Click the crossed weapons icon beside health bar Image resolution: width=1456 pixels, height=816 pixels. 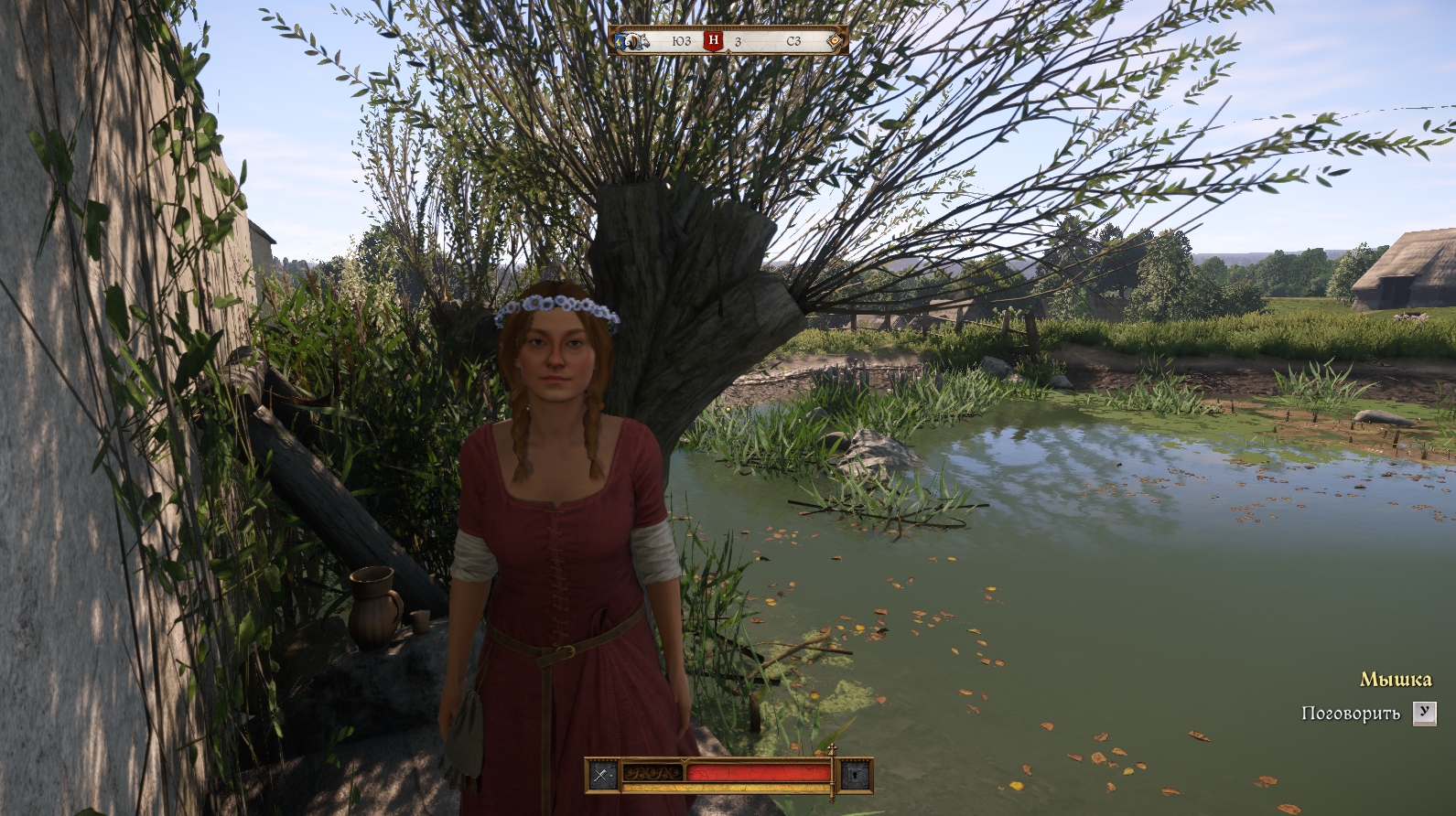[602, 776]
